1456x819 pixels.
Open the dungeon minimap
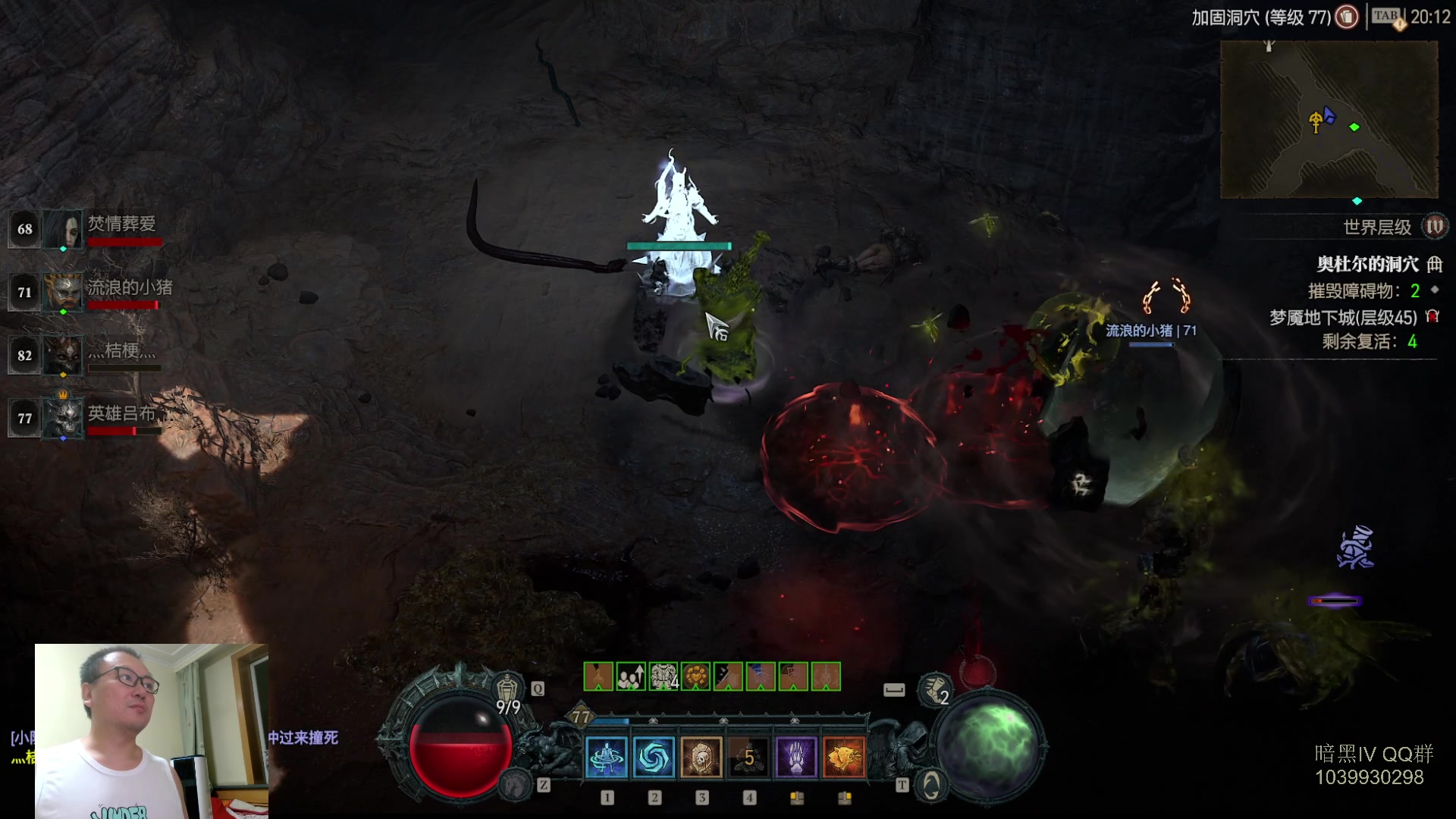point(1329,119)
